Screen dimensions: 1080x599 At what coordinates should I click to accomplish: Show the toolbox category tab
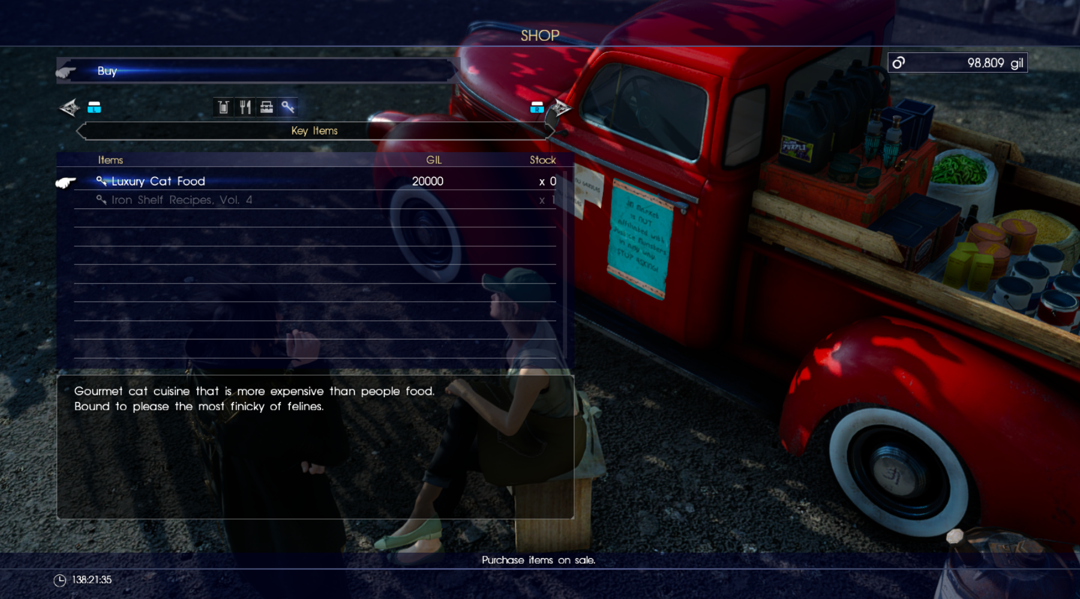coord(266,107)
